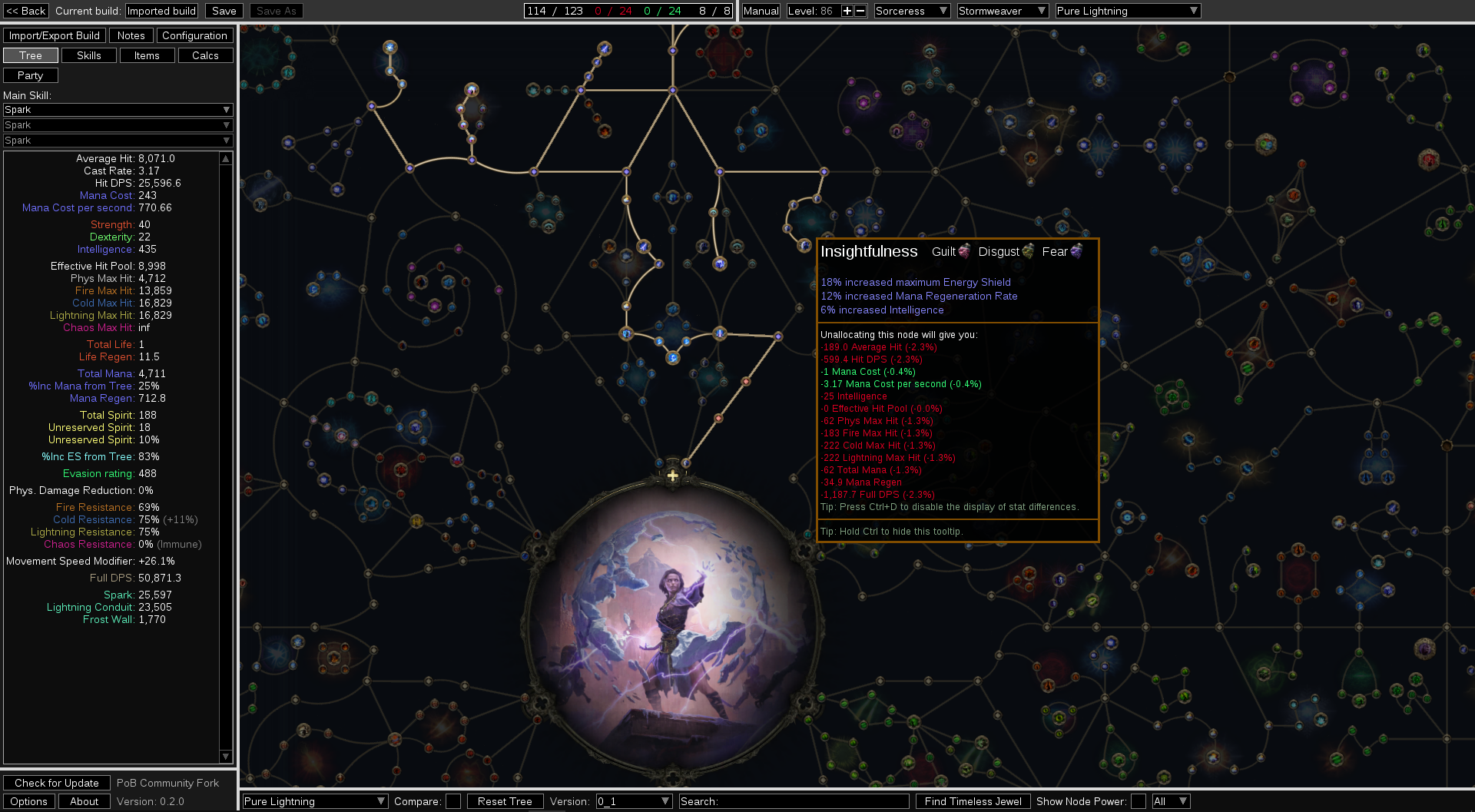
Task: Expand the Main Skill Spark dropdown
Action: pyautogui.click(x=118, y=110)
